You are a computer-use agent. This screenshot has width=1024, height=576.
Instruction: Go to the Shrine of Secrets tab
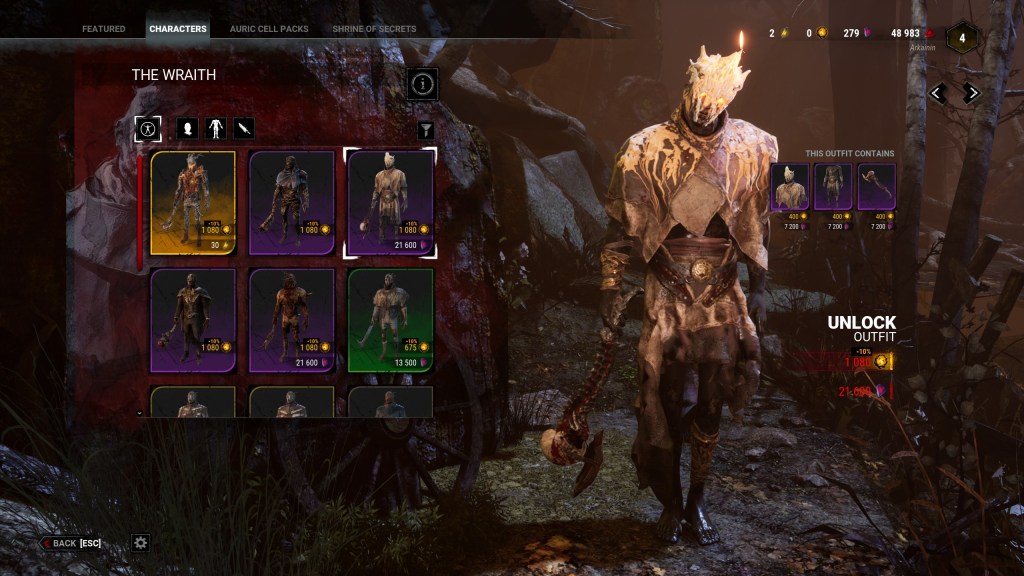pos(374,29)
